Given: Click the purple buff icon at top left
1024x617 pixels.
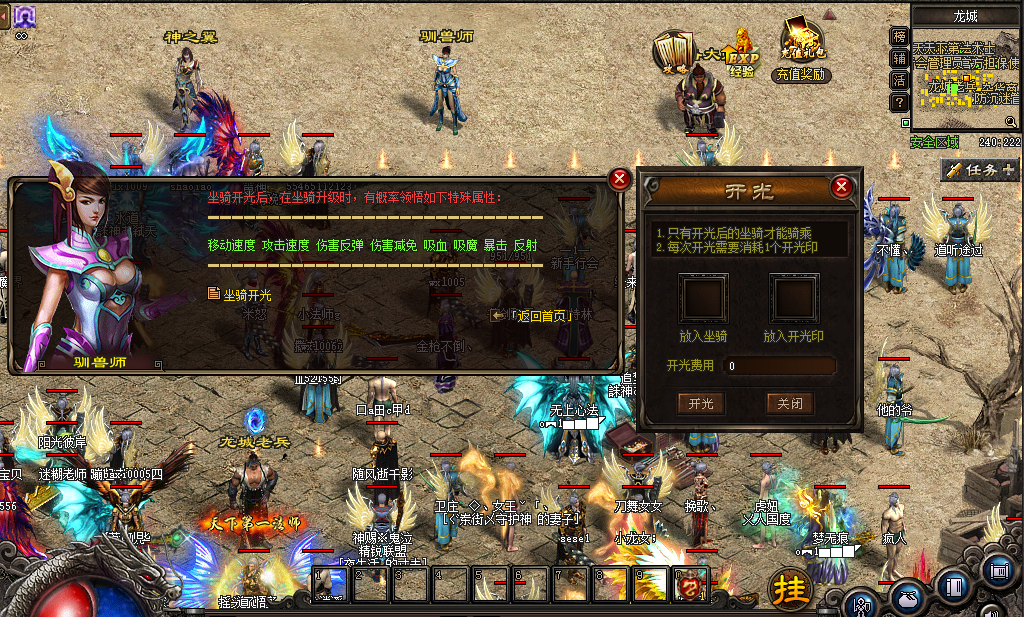Looking at the screenshot, I should (23, 15).
